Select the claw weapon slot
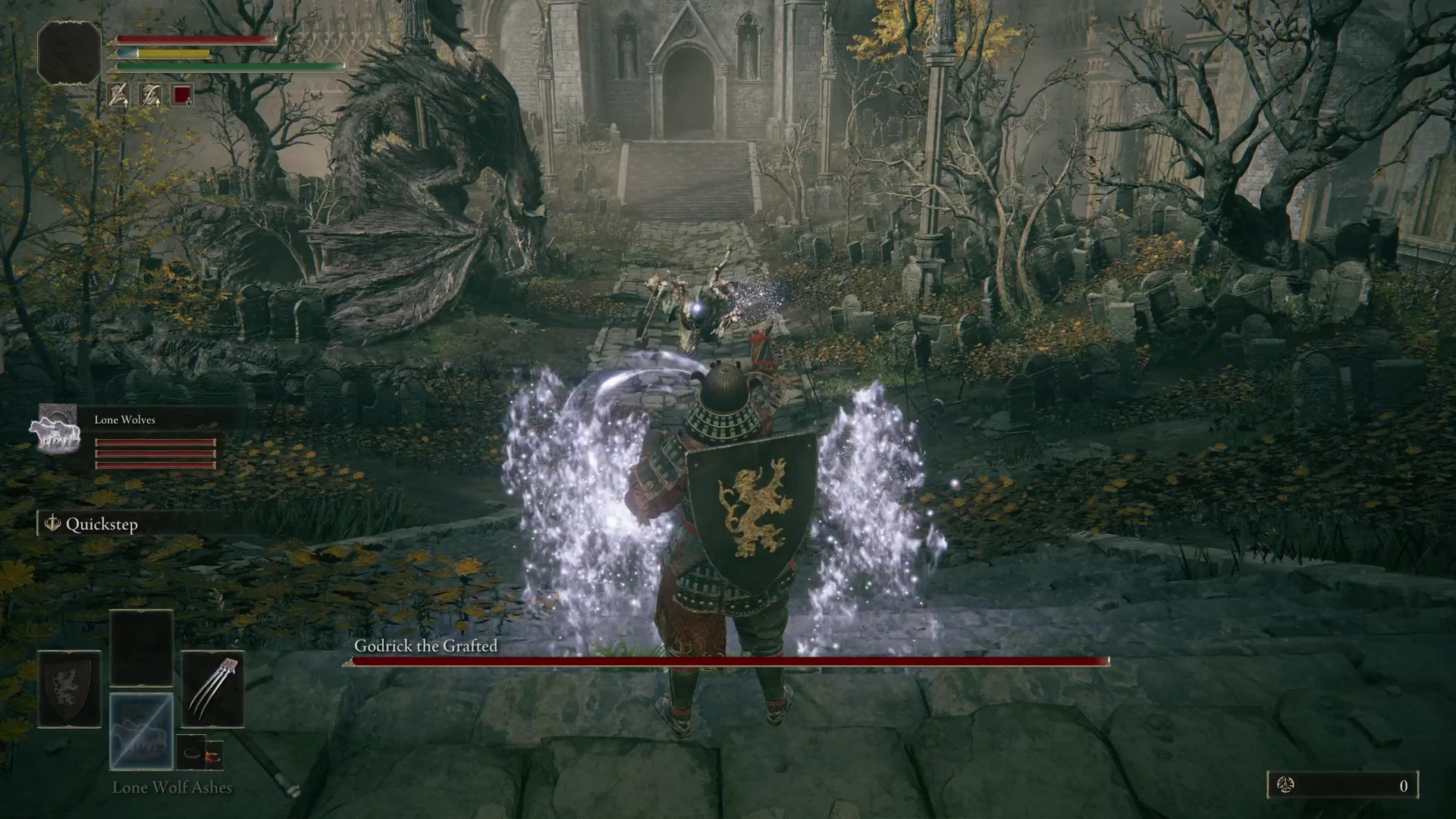This screenshot has height=819, width=1456. tap(212, 689)
